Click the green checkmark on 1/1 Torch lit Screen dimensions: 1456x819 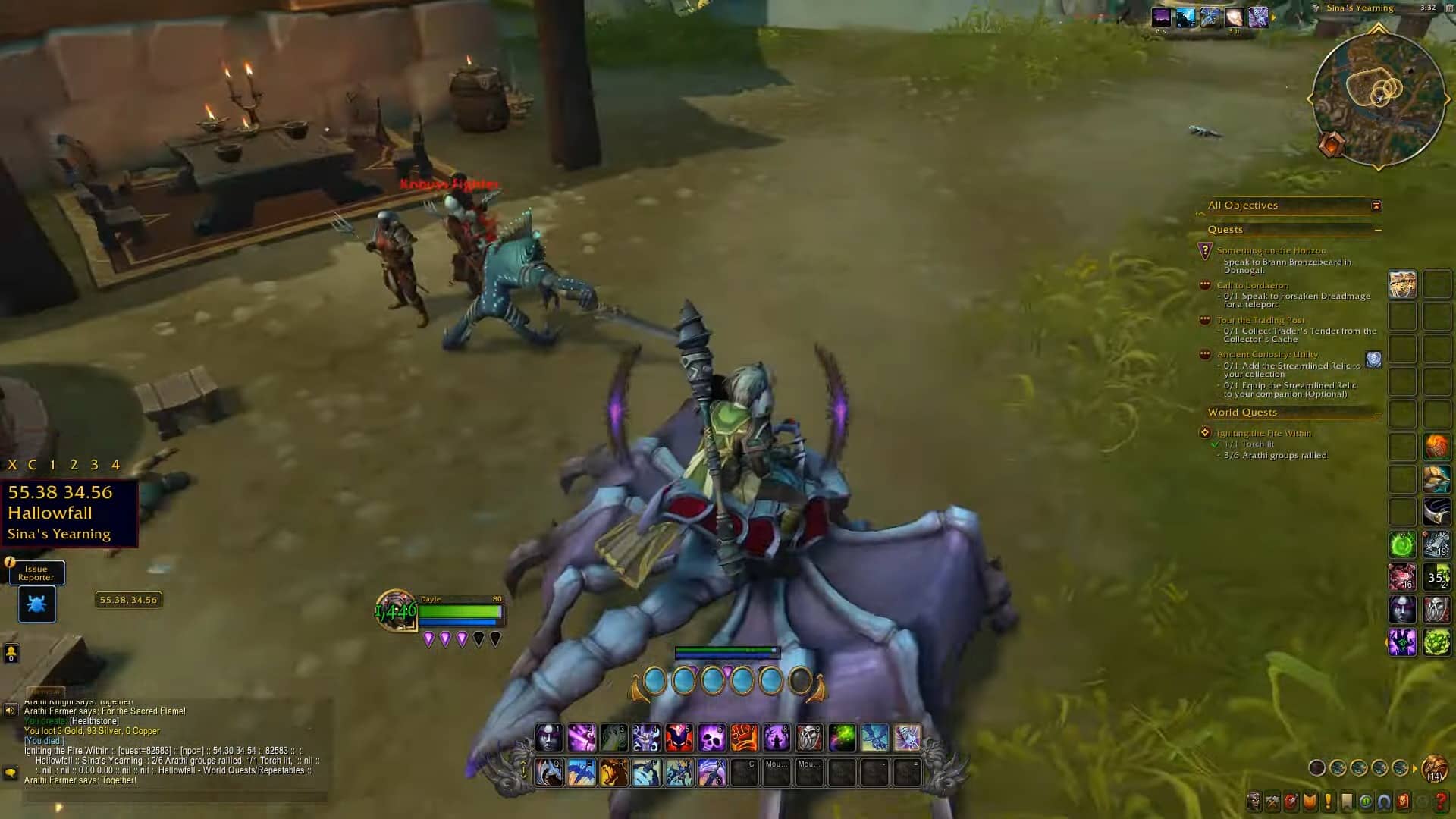click(1215, 444)
